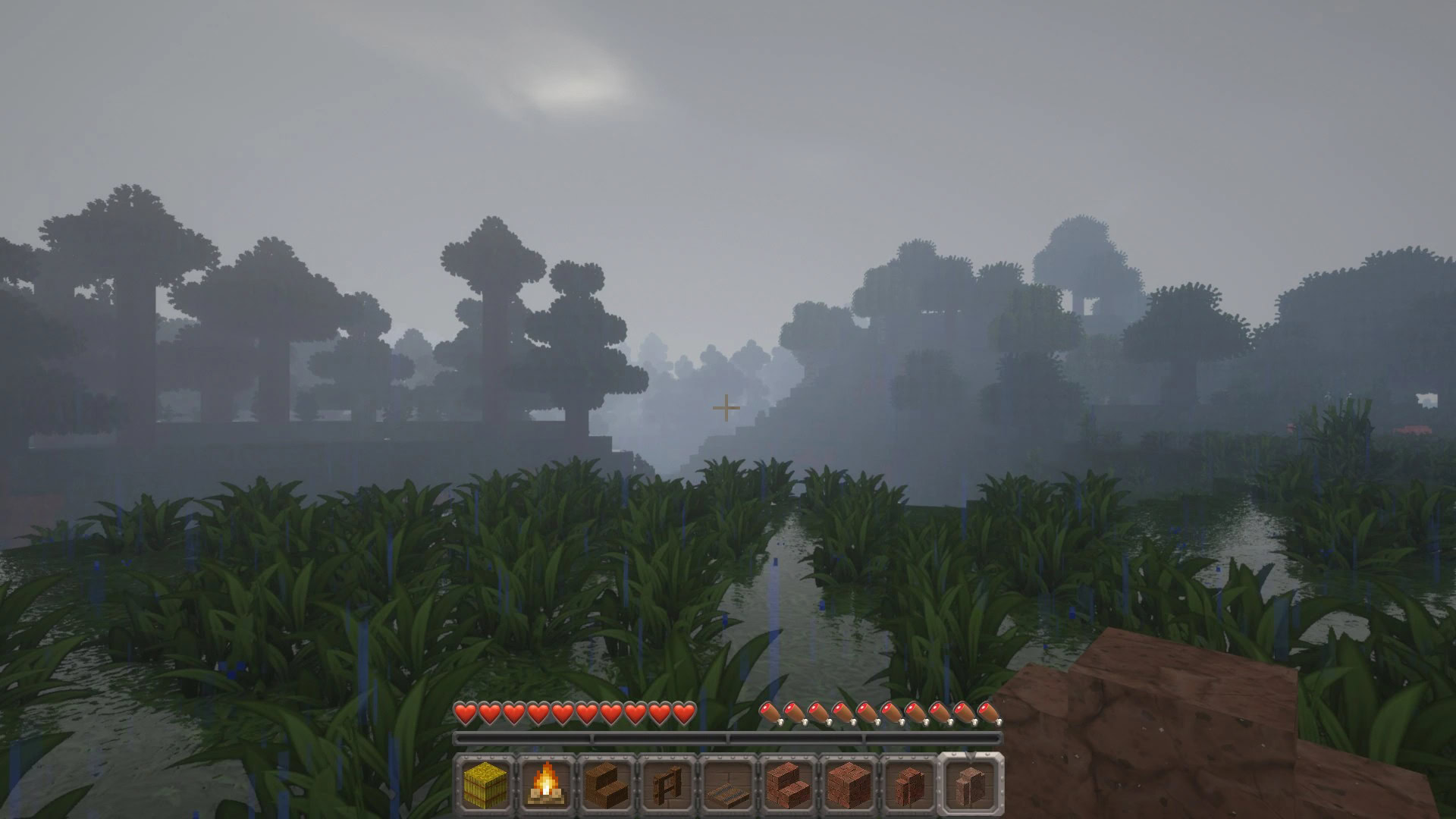This screenshot has height=819, width=1456.
Task: Select the full red brick block
Action: coord(849,784)
